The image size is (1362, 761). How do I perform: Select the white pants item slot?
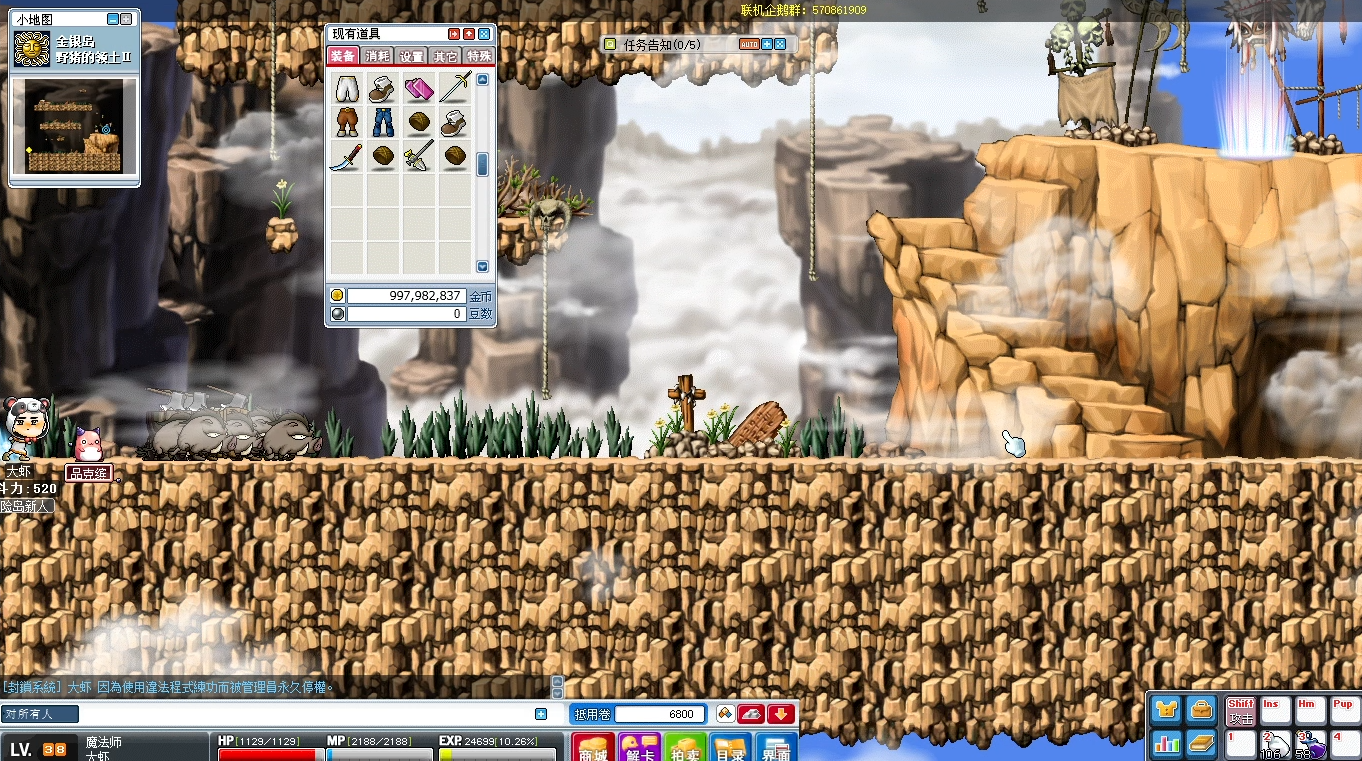click(x=346, y=89)
